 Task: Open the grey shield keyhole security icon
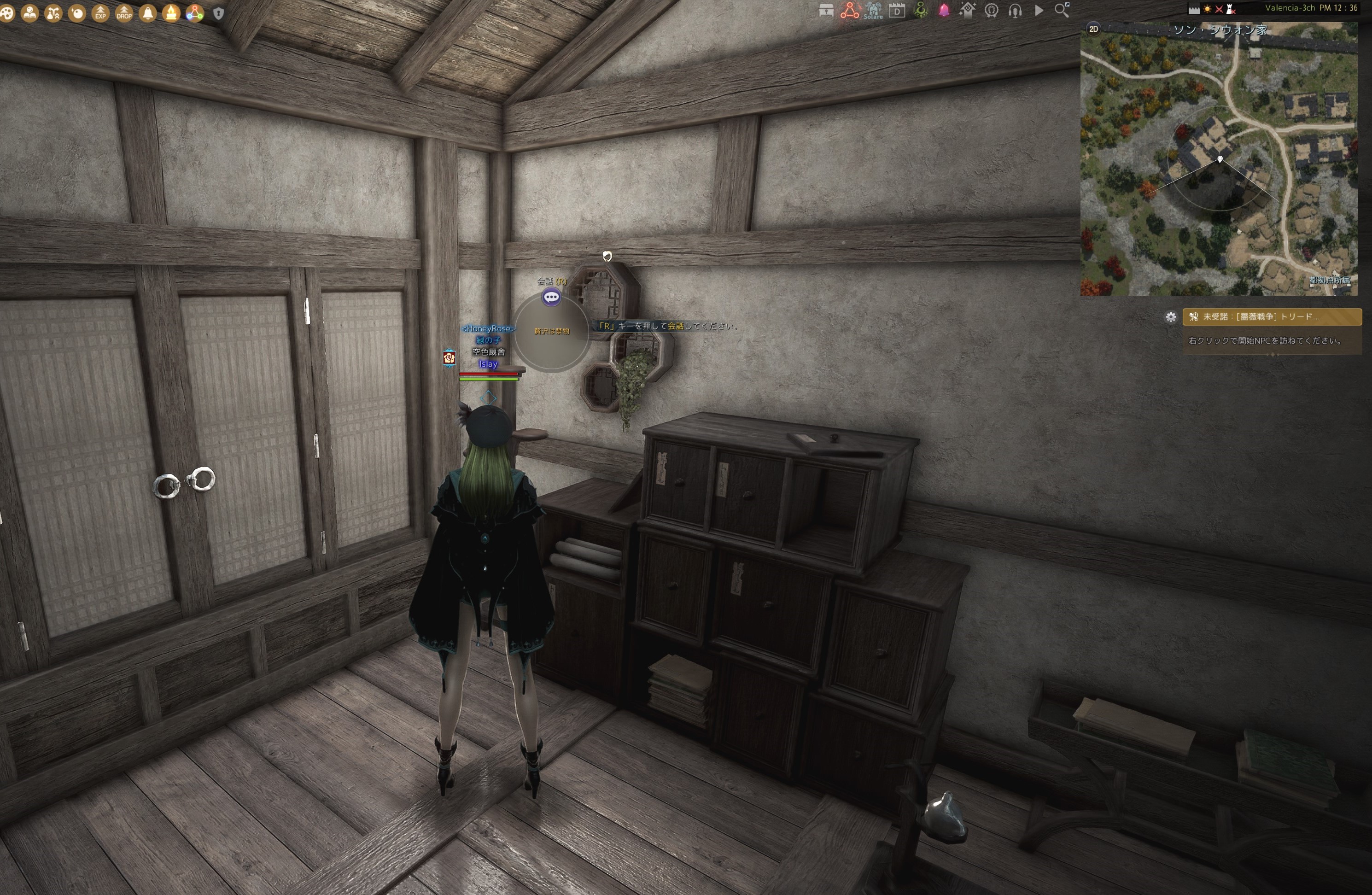[218, 13]
